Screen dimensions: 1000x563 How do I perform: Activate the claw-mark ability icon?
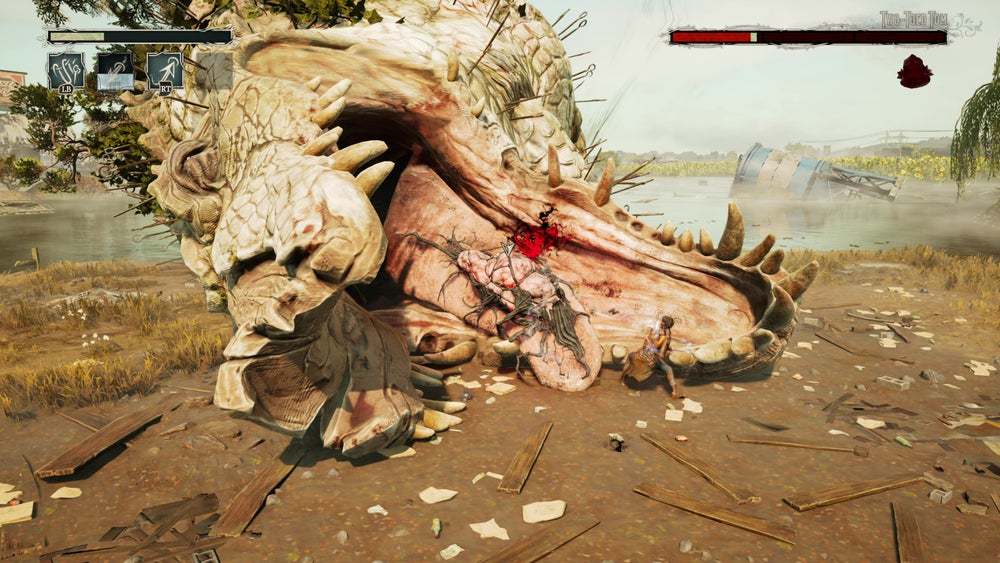(65, 71)
